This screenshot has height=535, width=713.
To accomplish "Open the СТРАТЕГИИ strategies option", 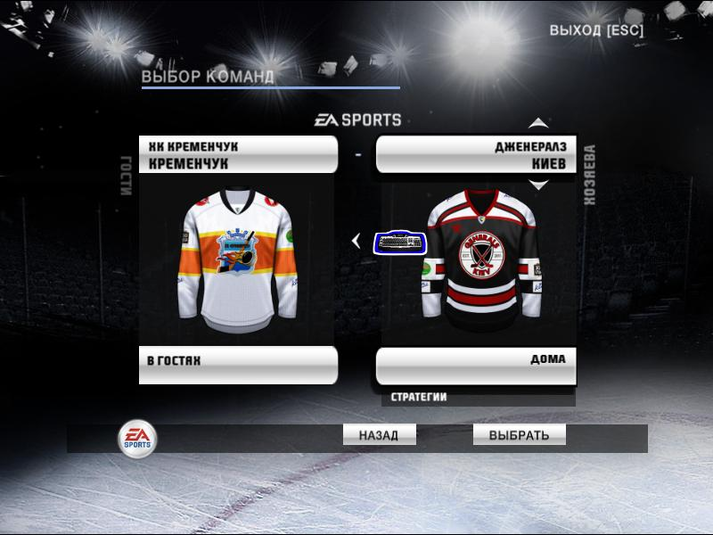I will (x=419, y=397).
